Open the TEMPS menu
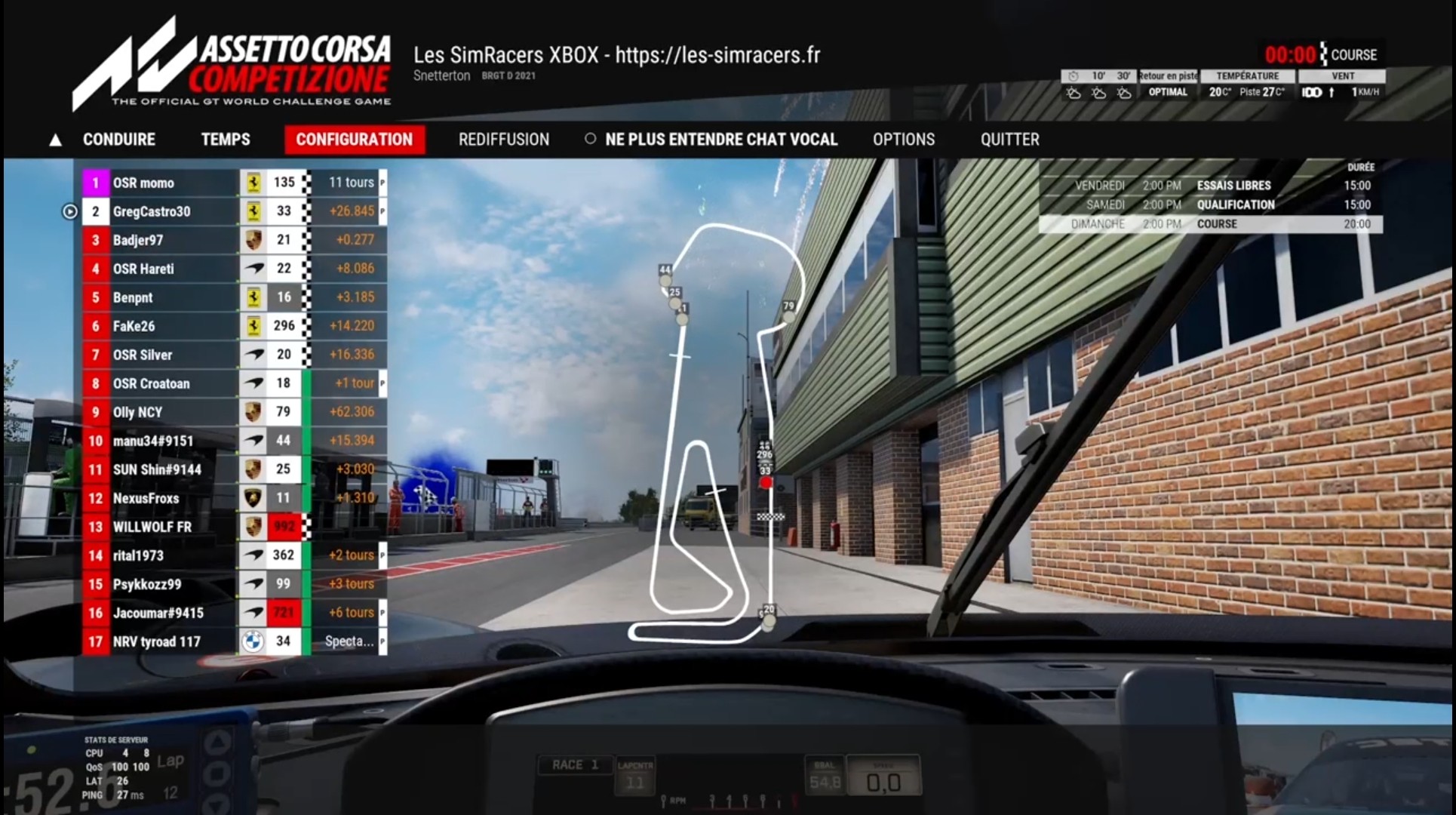The height and width of the screenshot is (815, 1456). pyautogui.click(x=225, y=140)
